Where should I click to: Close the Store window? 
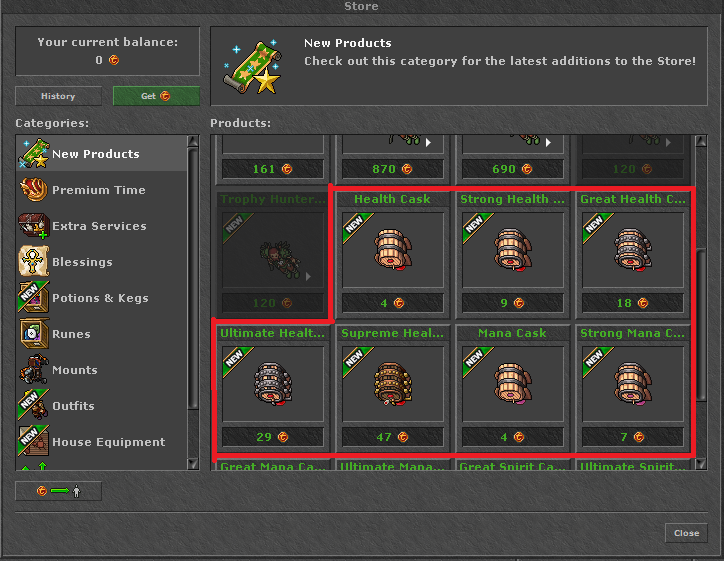[686, 533]
